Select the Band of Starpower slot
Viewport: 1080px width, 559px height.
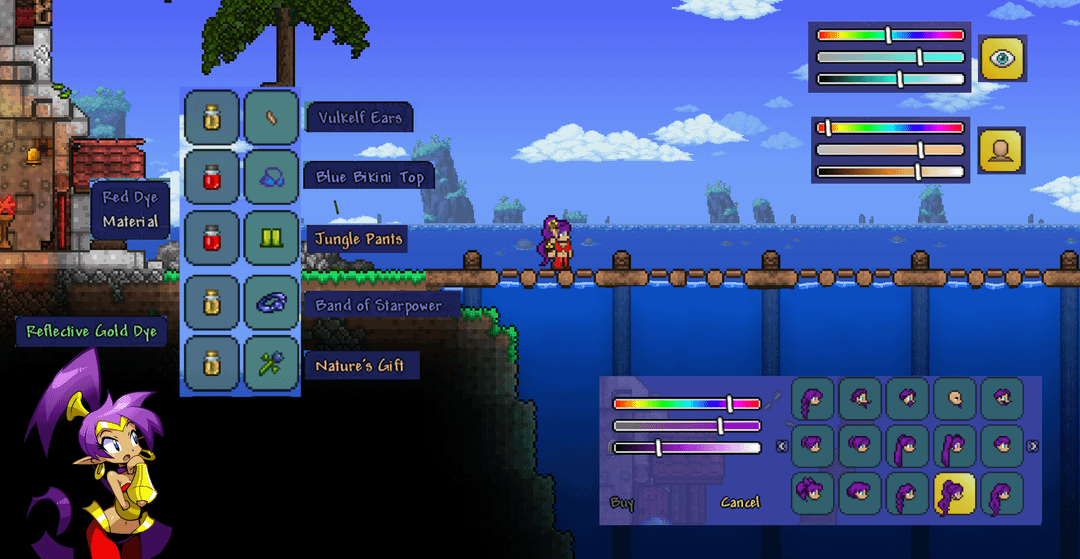pos(271,304)
